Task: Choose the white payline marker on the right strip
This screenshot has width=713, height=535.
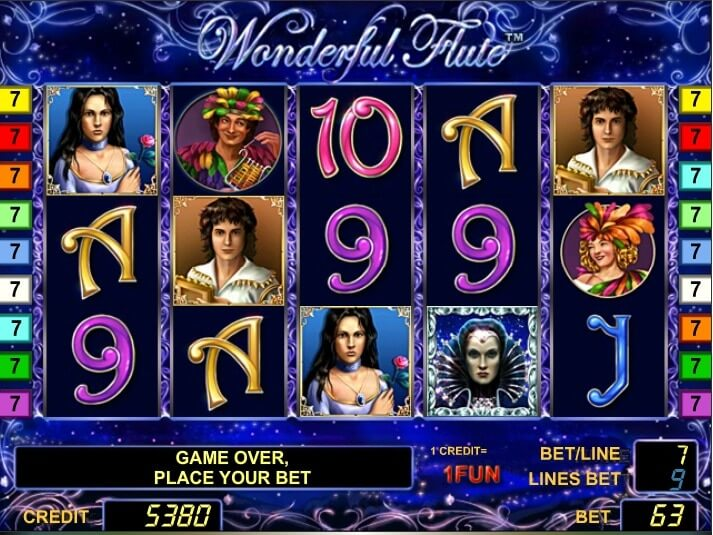Action: point(695,290)
